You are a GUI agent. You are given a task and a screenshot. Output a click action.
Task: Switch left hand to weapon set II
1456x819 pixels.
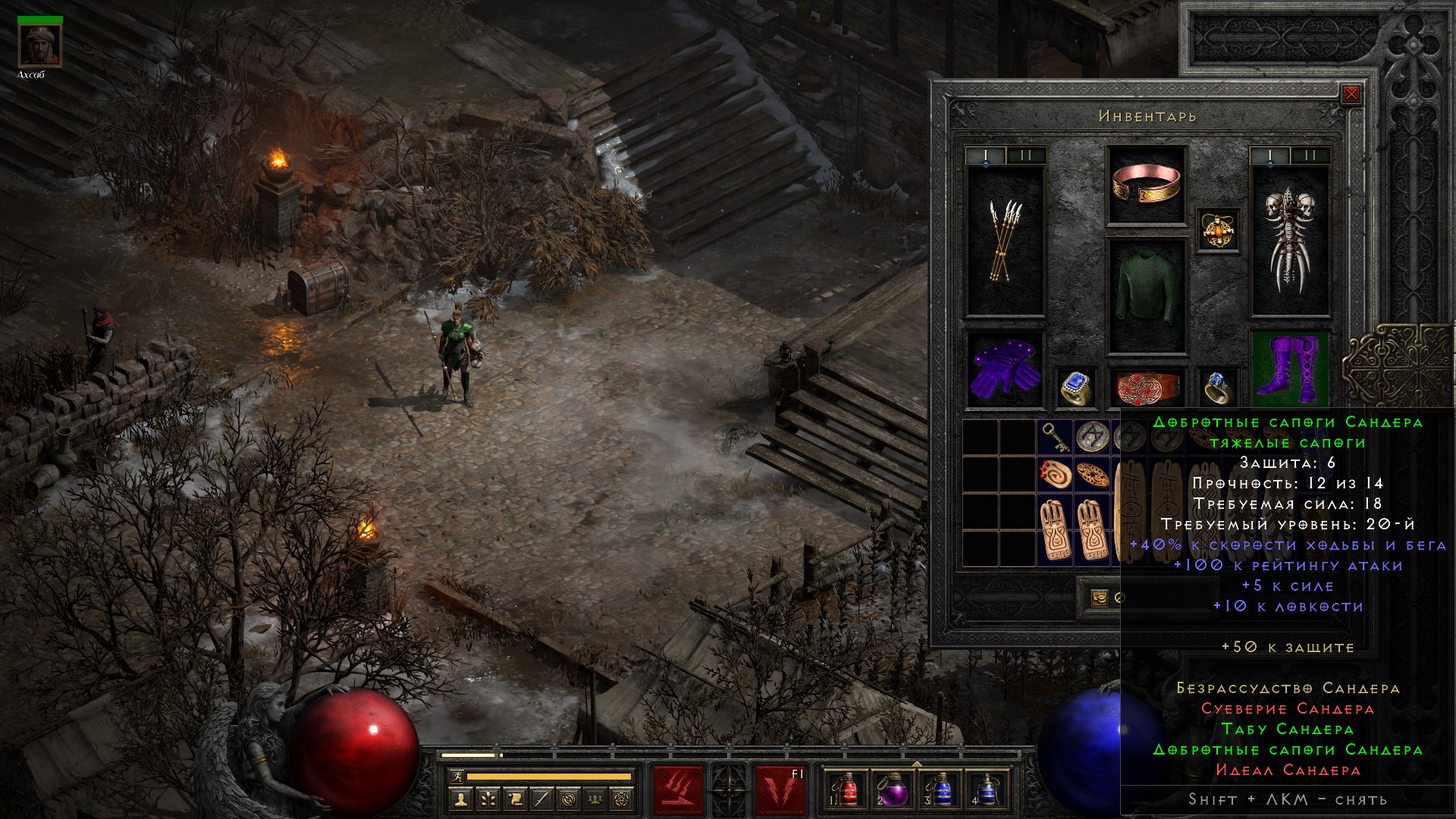(1025, 156)
